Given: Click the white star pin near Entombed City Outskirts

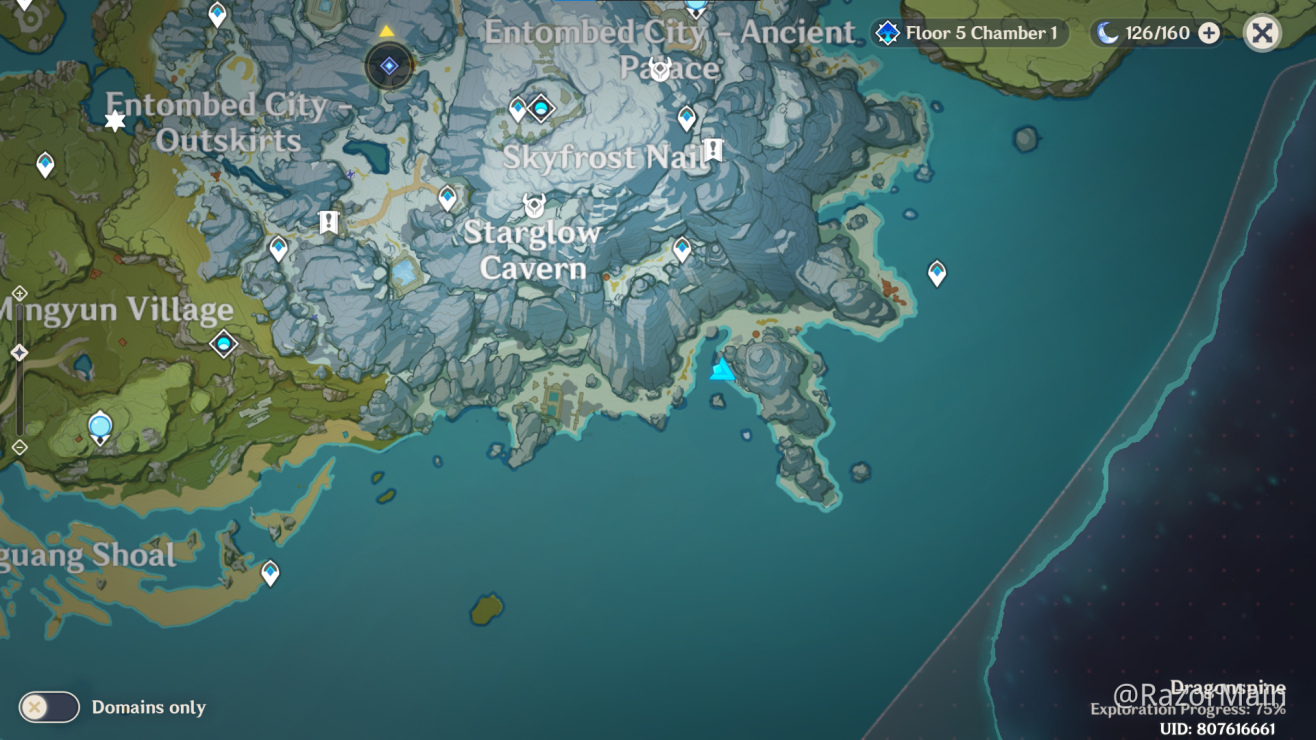Looking at the screenshot, I should (115, 121).
